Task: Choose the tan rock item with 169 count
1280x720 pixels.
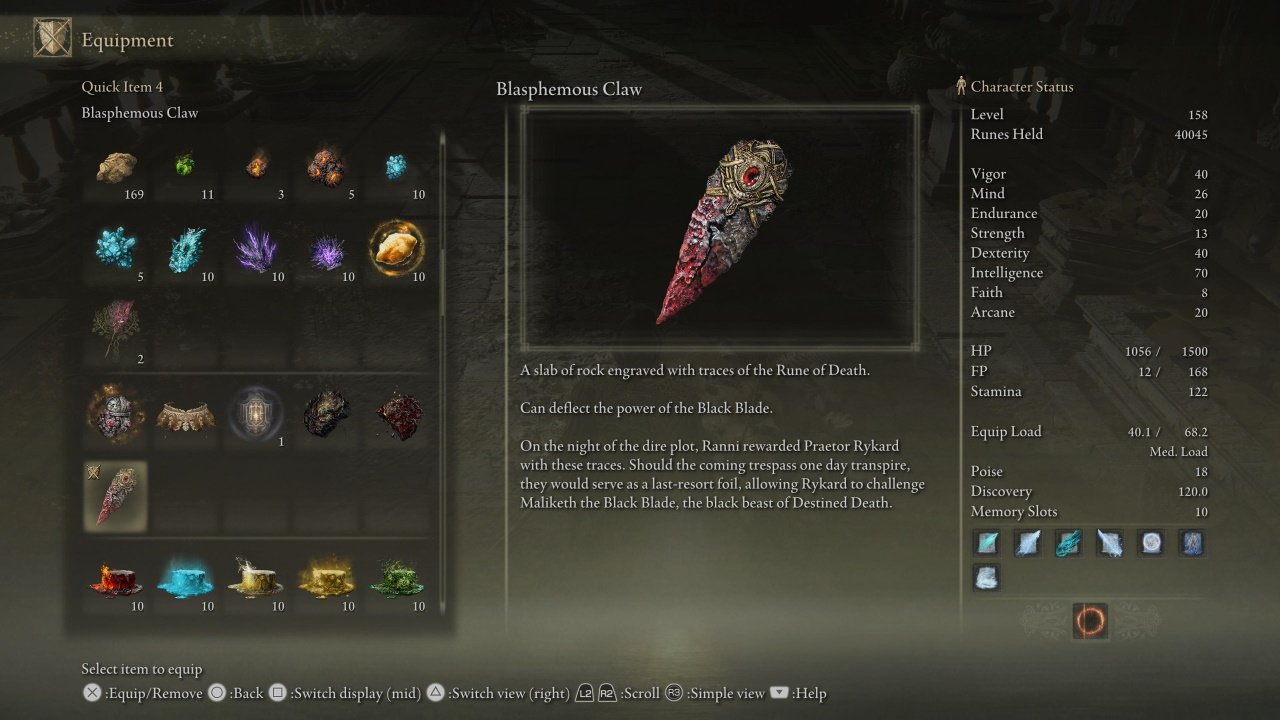Action: (116, 168)
